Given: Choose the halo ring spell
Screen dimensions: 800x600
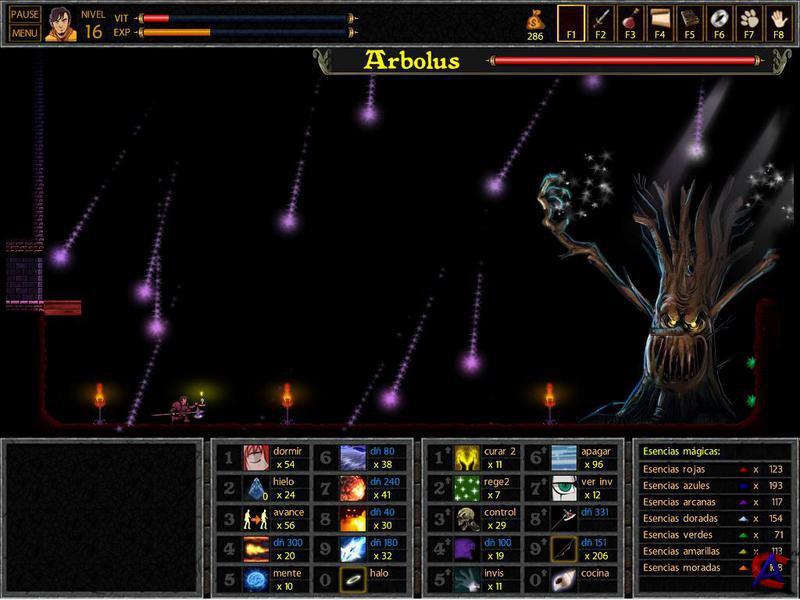Looking at the screenshot, I should pos(353,579).
